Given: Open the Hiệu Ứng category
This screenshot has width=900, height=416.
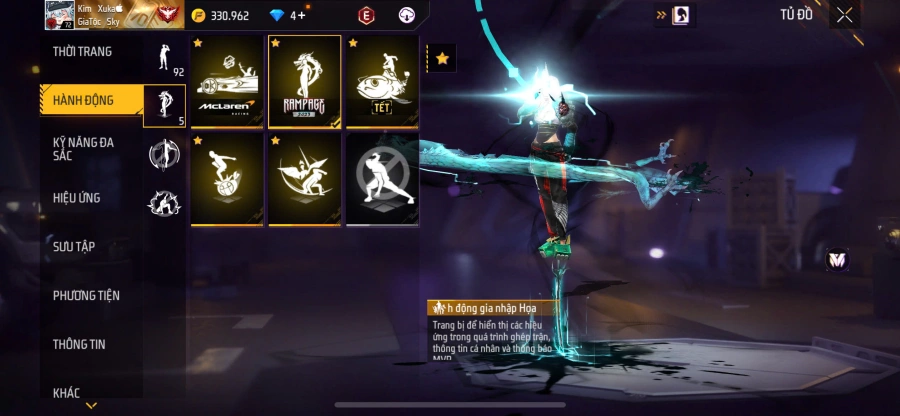Looking at the screenshot, I should 77,198.
